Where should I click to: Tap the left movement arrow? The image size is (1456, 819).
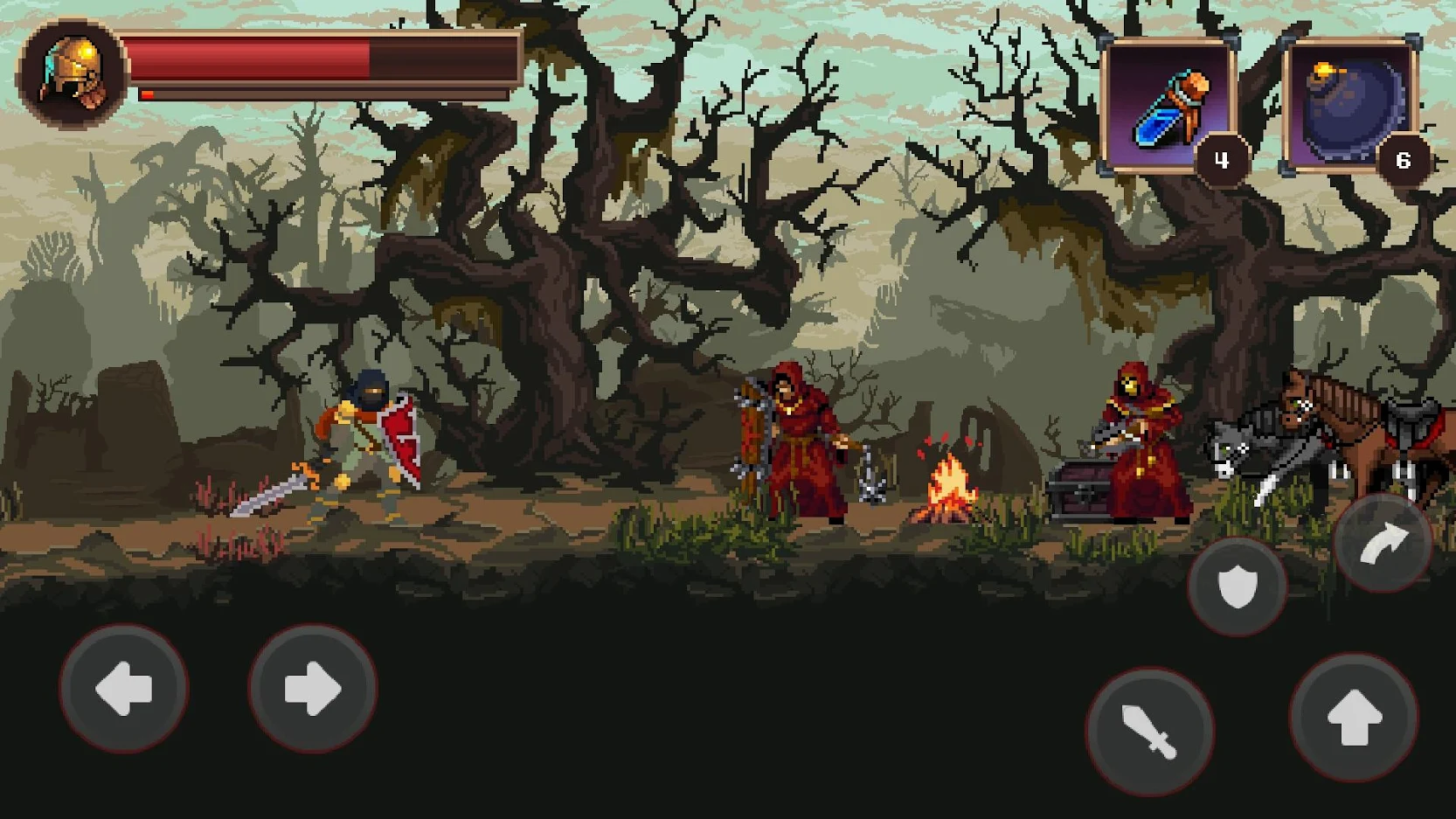(x=125, y=690)
